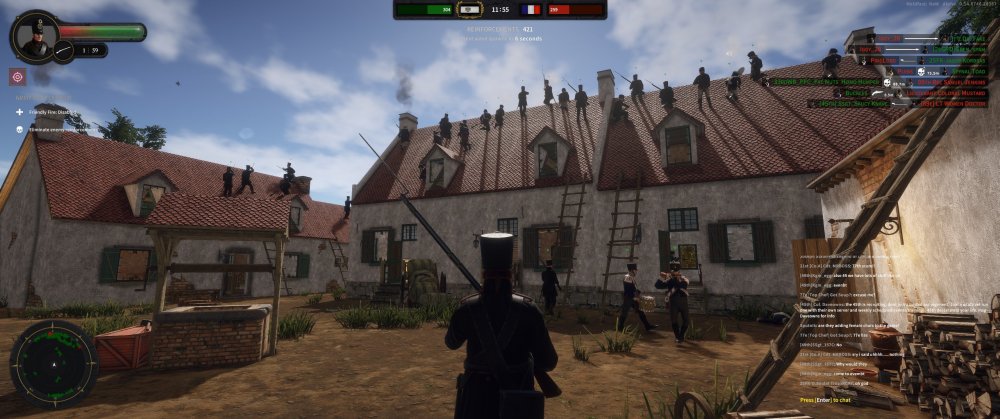Click the player portrait in the corner

[x=38, y=37]
